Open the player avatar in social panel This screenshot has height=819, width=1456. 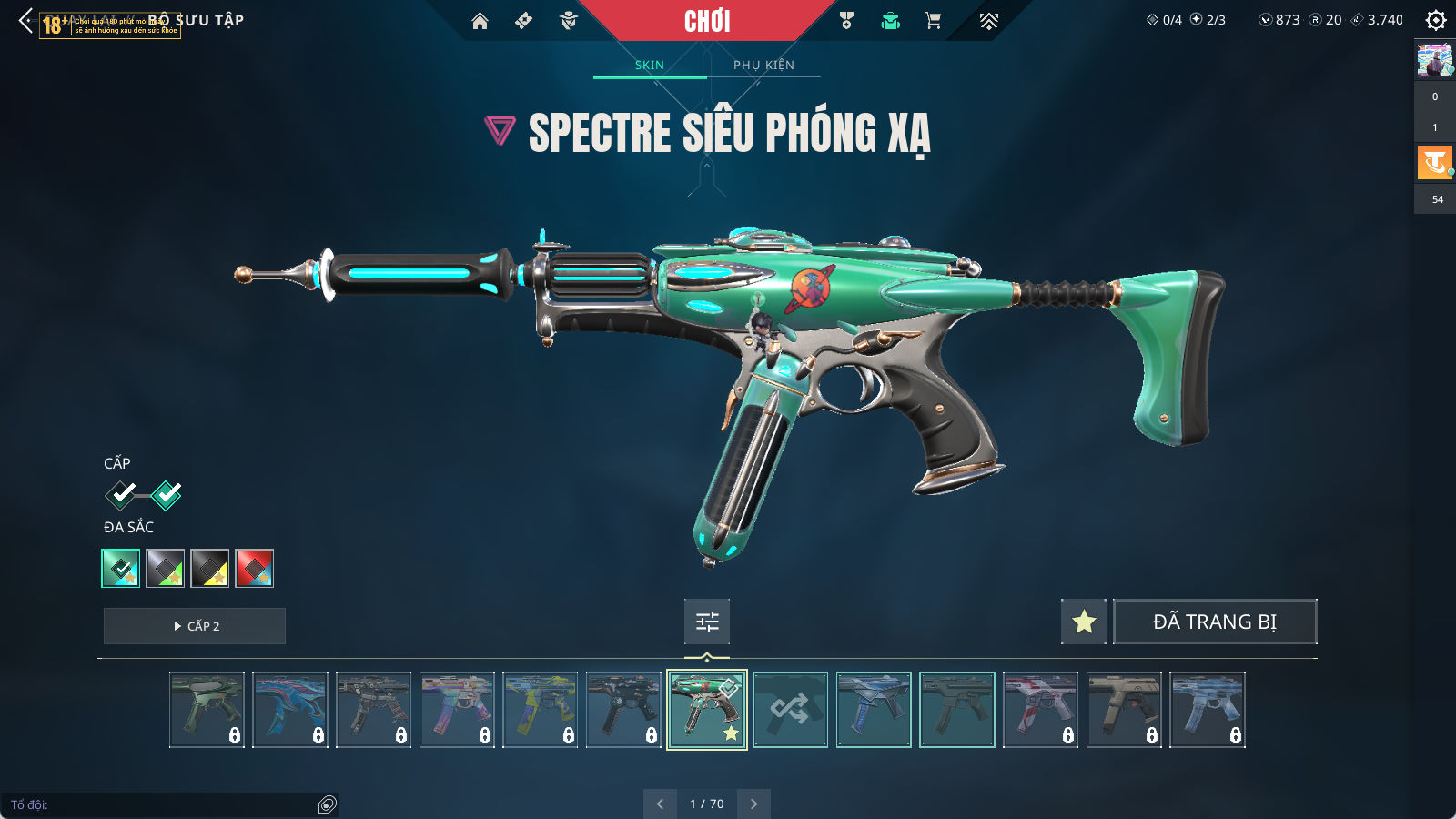click(x=1435, y=61)
